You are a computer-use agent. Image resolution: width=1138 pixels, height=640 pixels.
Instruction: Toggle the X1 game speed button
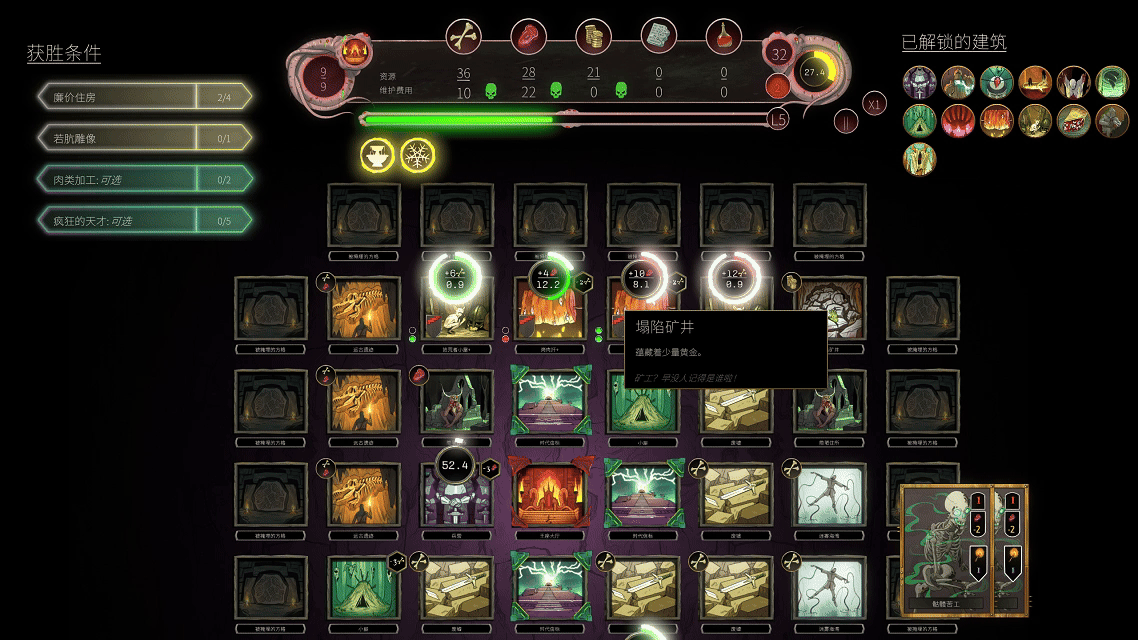(x=875, y=103)
